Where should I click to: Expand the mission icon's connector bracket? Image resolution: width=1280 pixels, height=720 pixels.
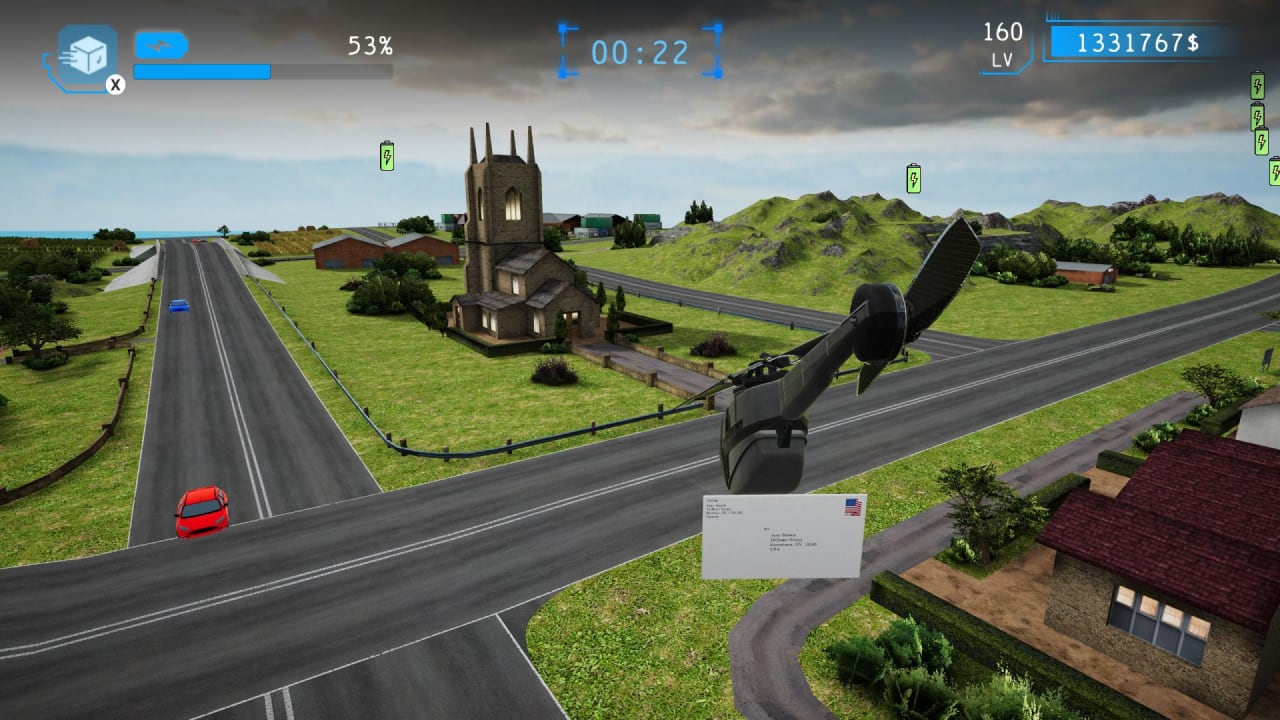(x=48, y=60)
